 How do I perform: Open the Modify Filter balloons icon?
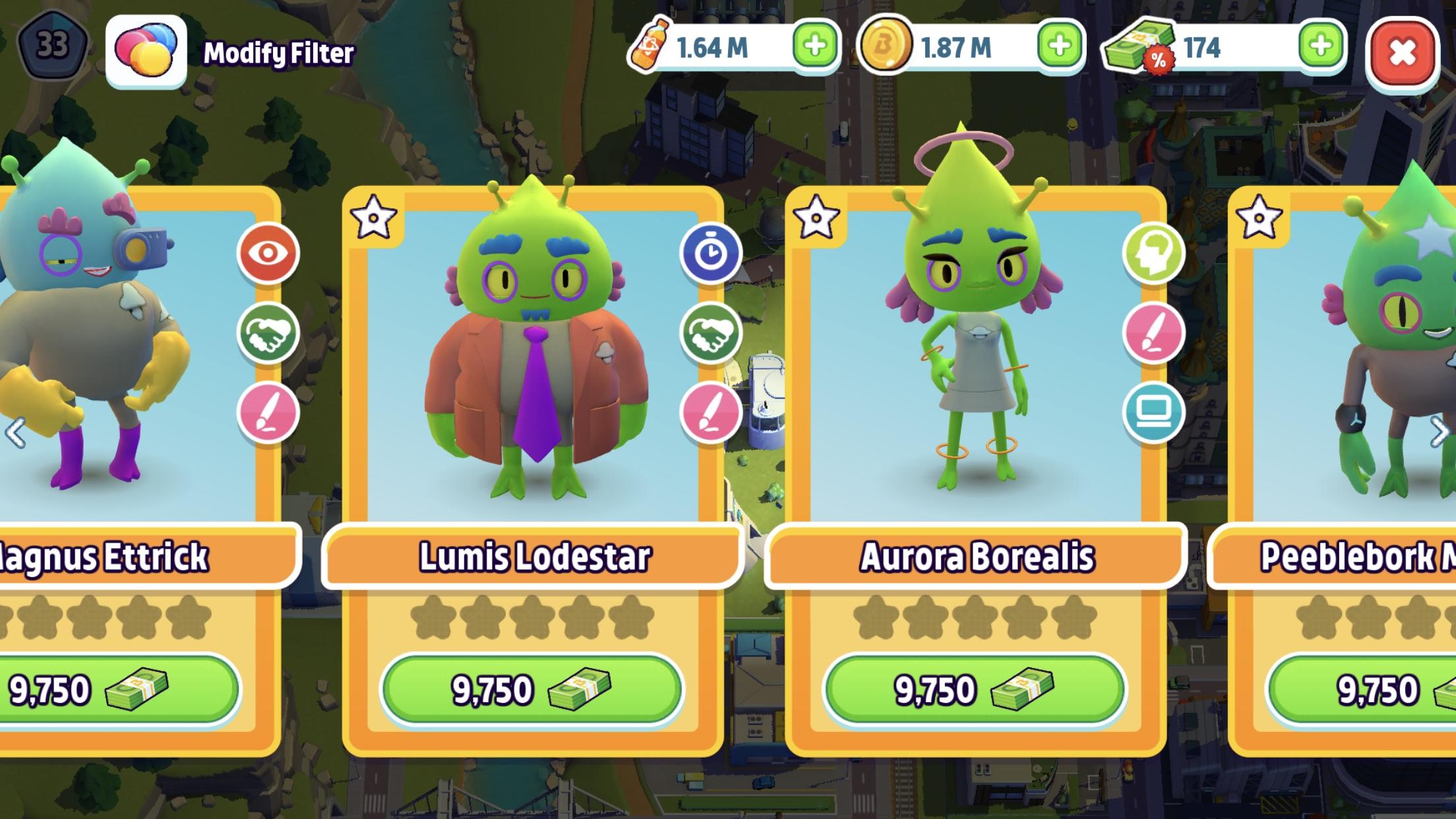(146, 51)
